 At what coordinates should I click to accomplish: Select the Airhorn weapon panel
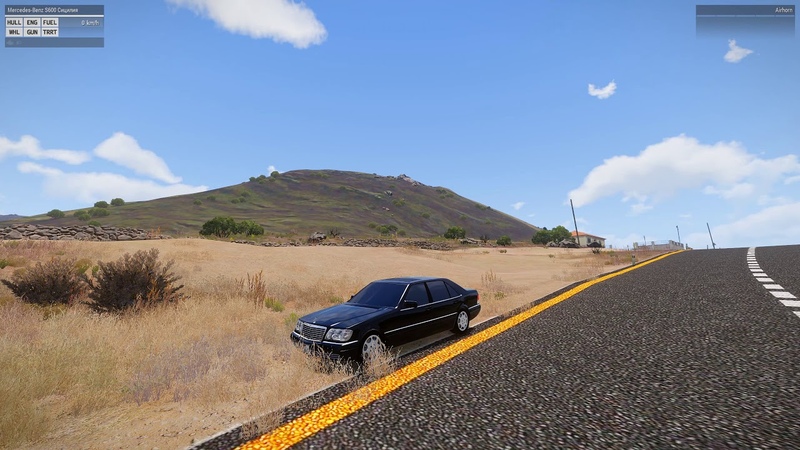745,10
